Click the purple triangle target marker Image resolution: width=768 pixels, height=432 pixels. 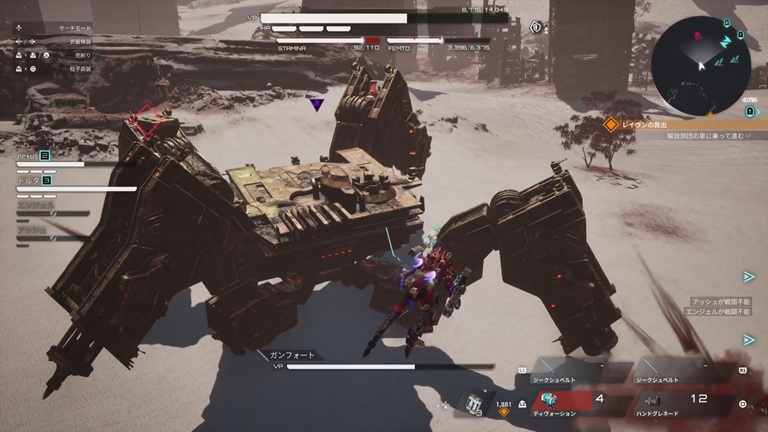point(316,103)
